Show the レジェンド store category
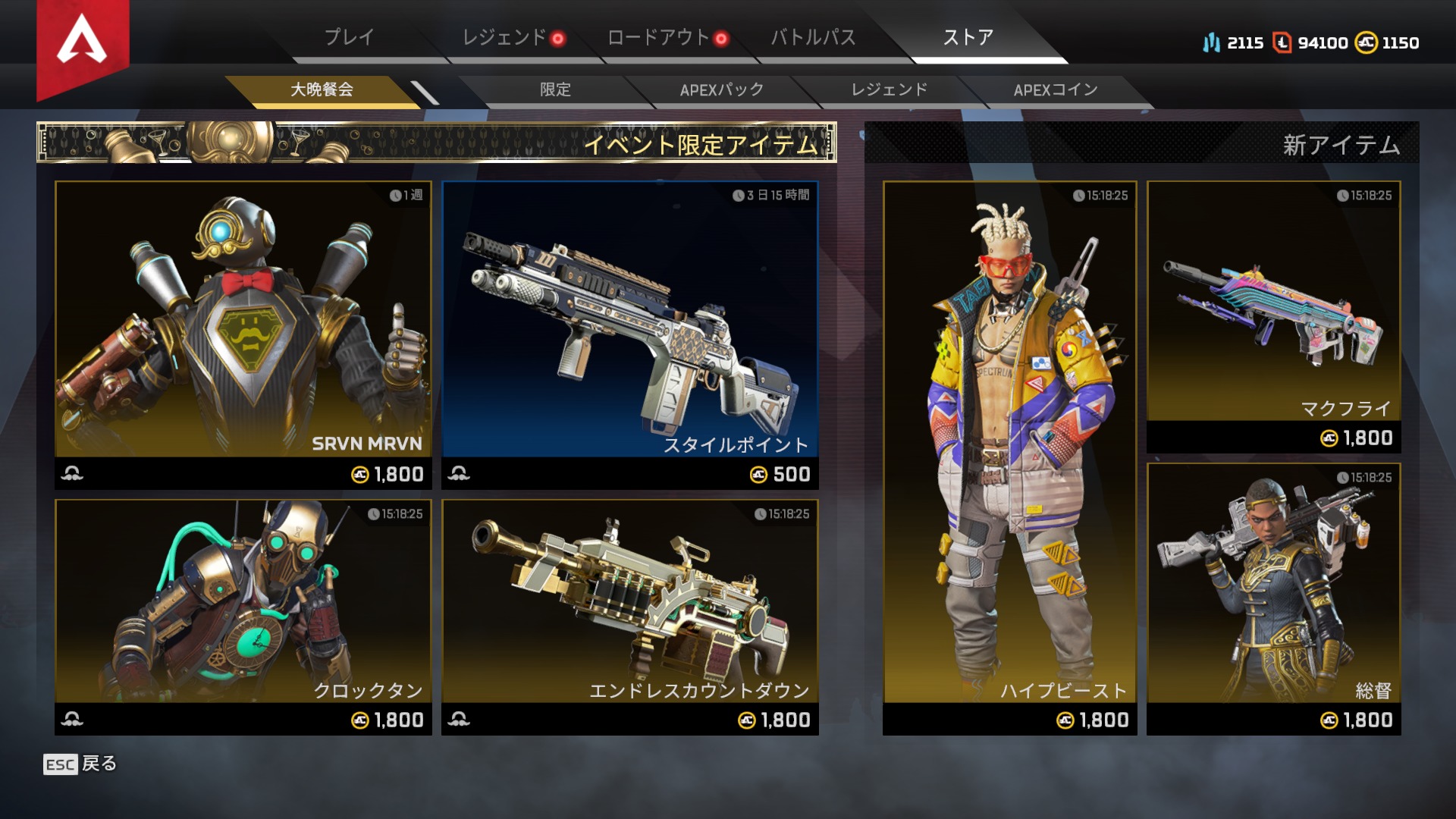 coord(889,89)
